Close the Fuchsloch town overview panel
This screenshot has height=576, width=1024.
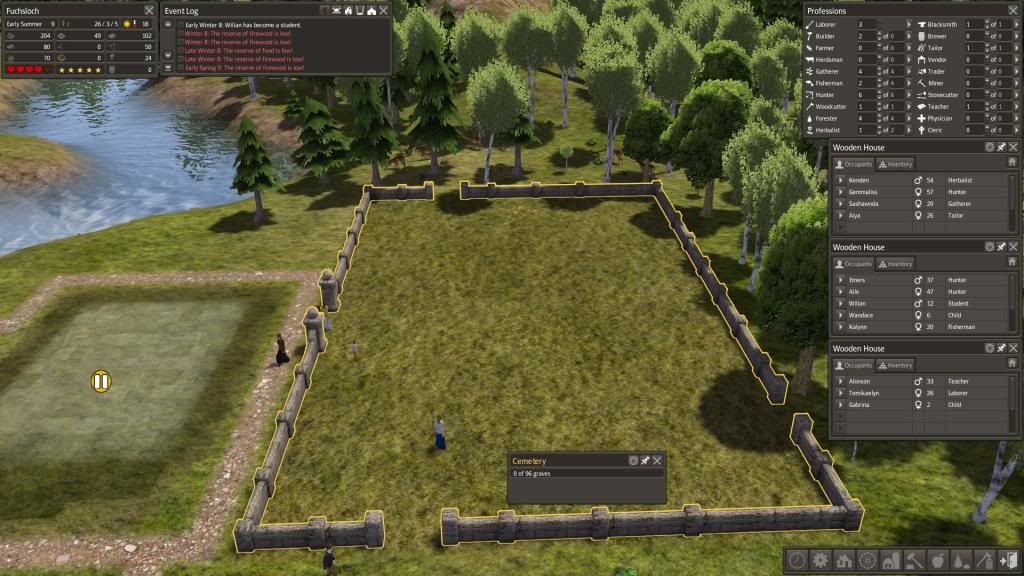[149, 10]
